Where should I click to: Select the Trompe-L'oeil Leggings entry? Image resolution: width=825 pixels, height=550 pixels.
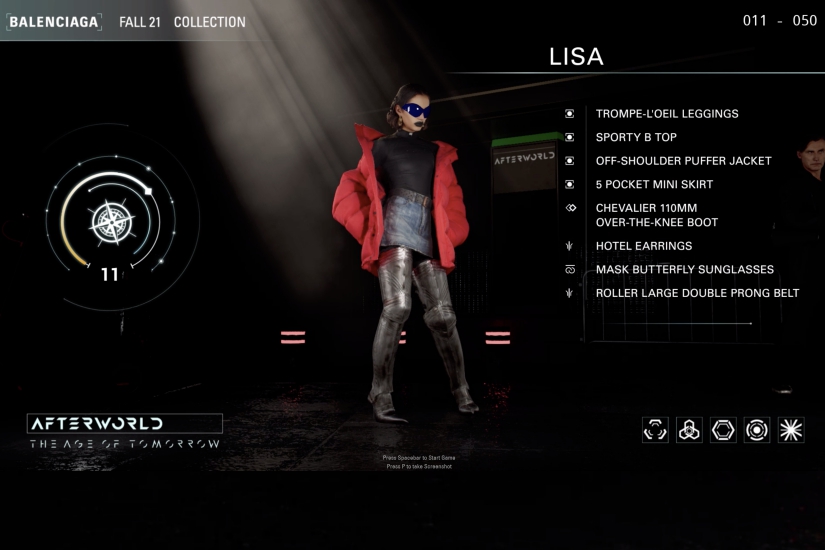click(x=666, y=114)
